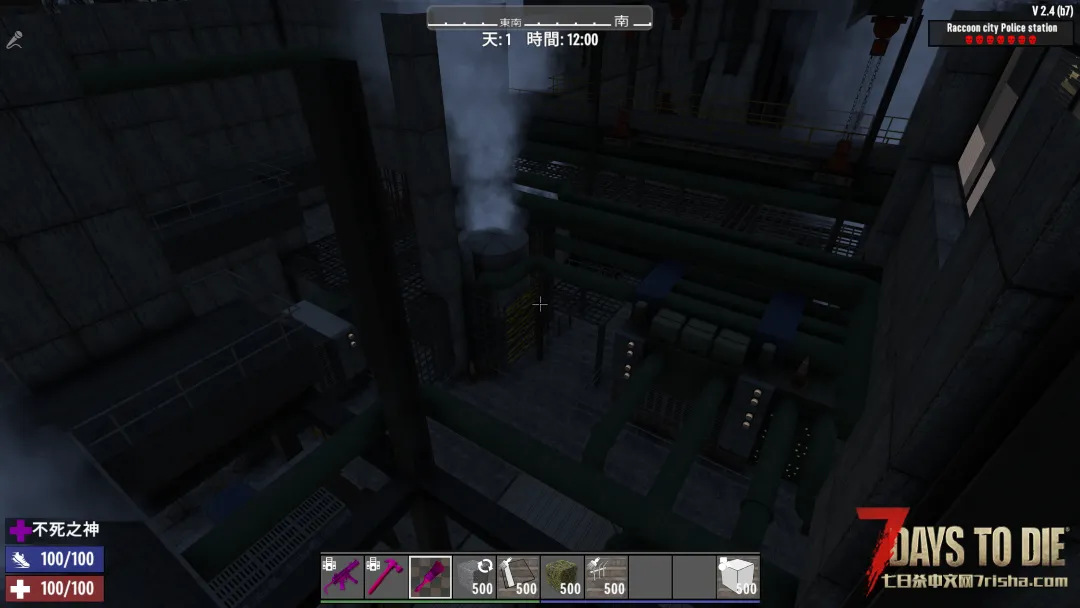Click the 不死之神 buff indicator
The height and width of the screenshot is (608, 1080).
55,530
